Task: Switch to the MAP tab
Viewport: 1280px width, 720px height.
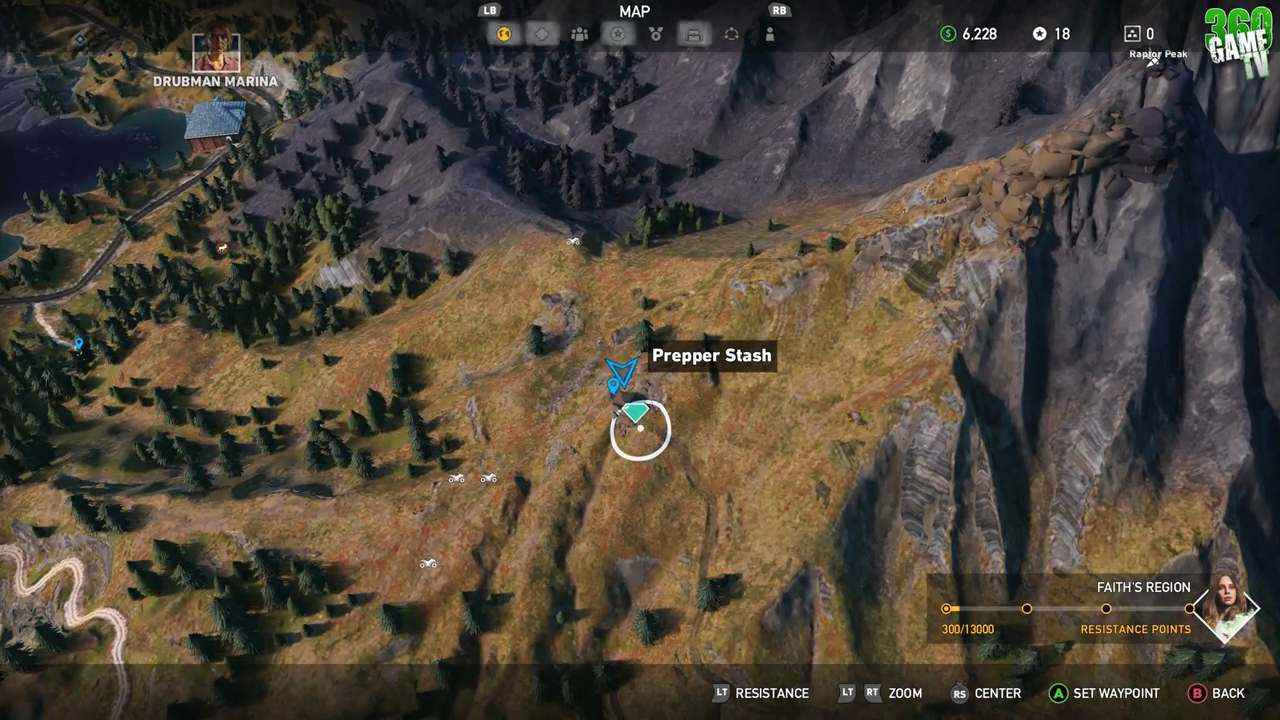Action: coord(636,11)
